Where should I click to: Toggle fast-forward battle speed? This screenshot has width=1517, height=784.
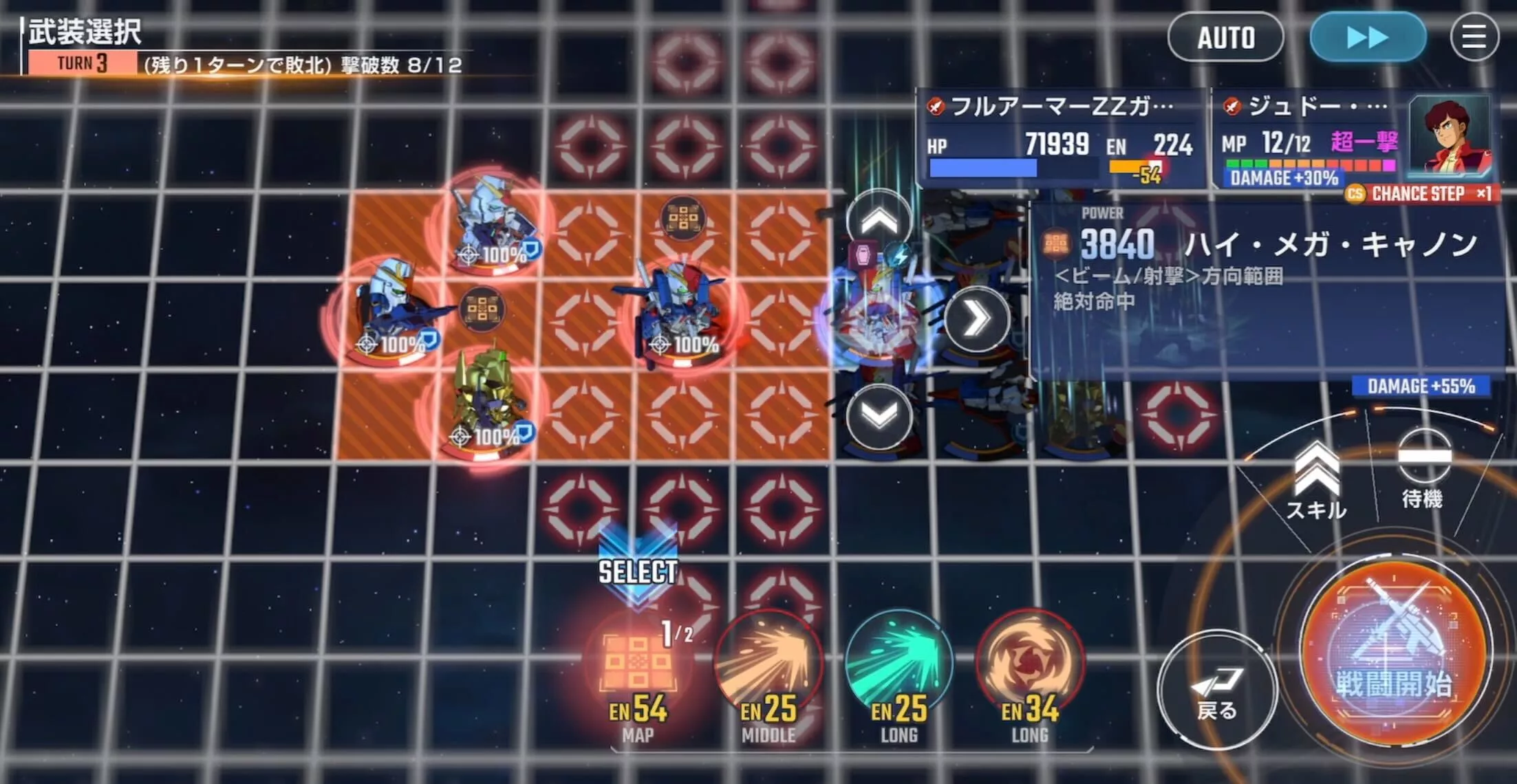coord(1366,38)
